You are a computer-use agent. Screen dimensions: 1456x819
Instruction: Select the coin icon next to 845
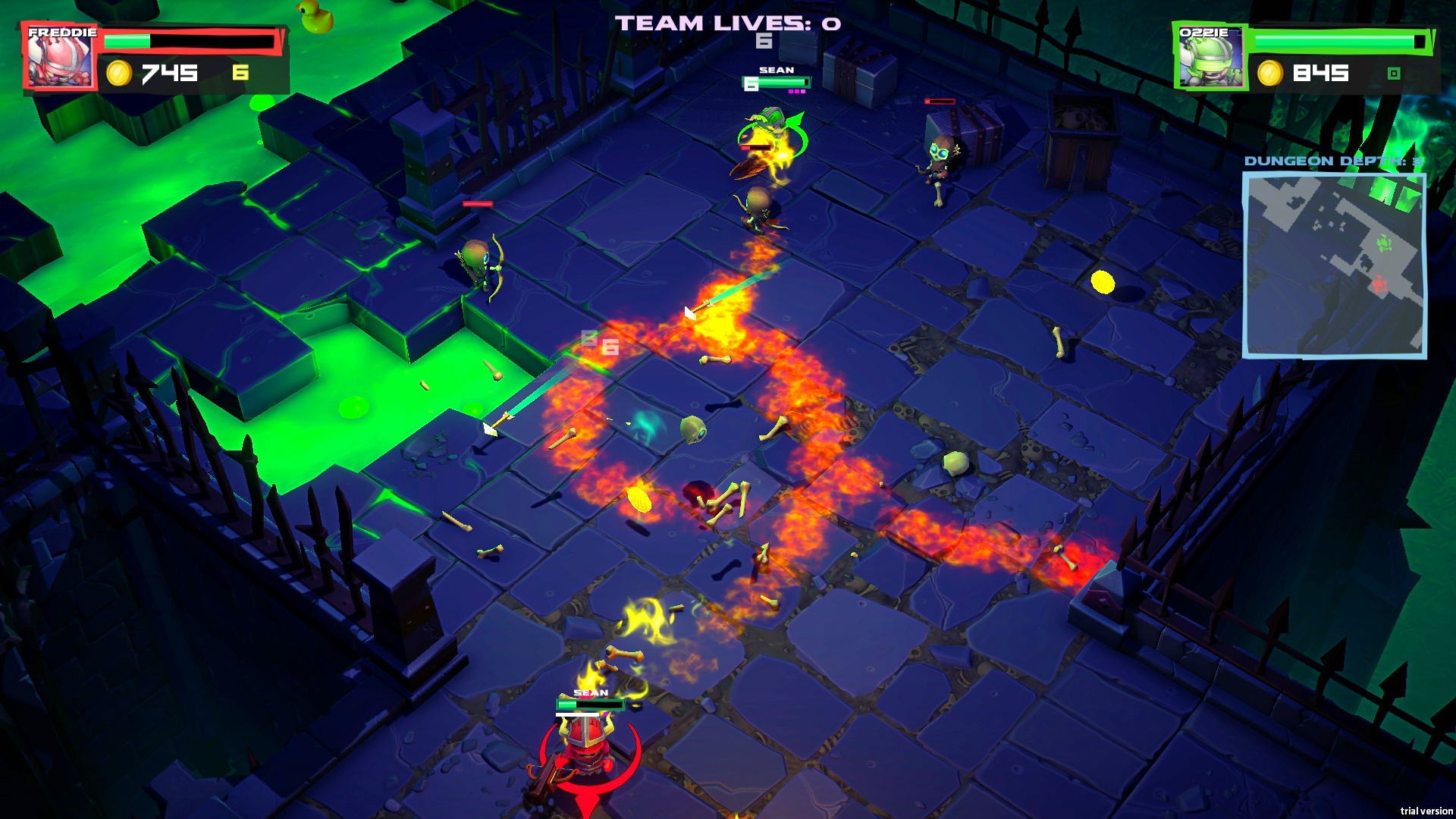pyautogui.click(x=1270, y=74)
